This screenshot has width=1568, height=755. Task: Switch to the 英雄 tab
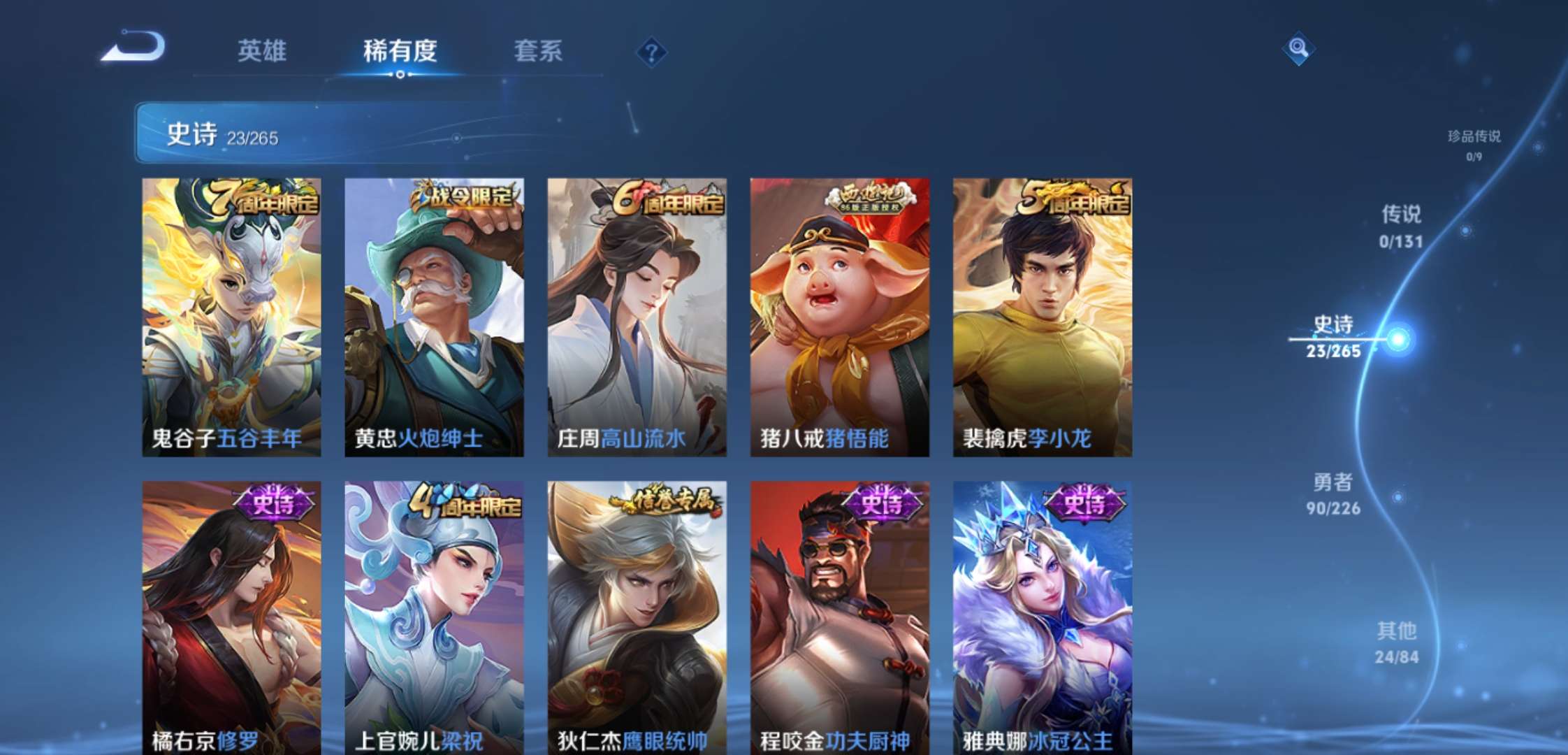262,50
